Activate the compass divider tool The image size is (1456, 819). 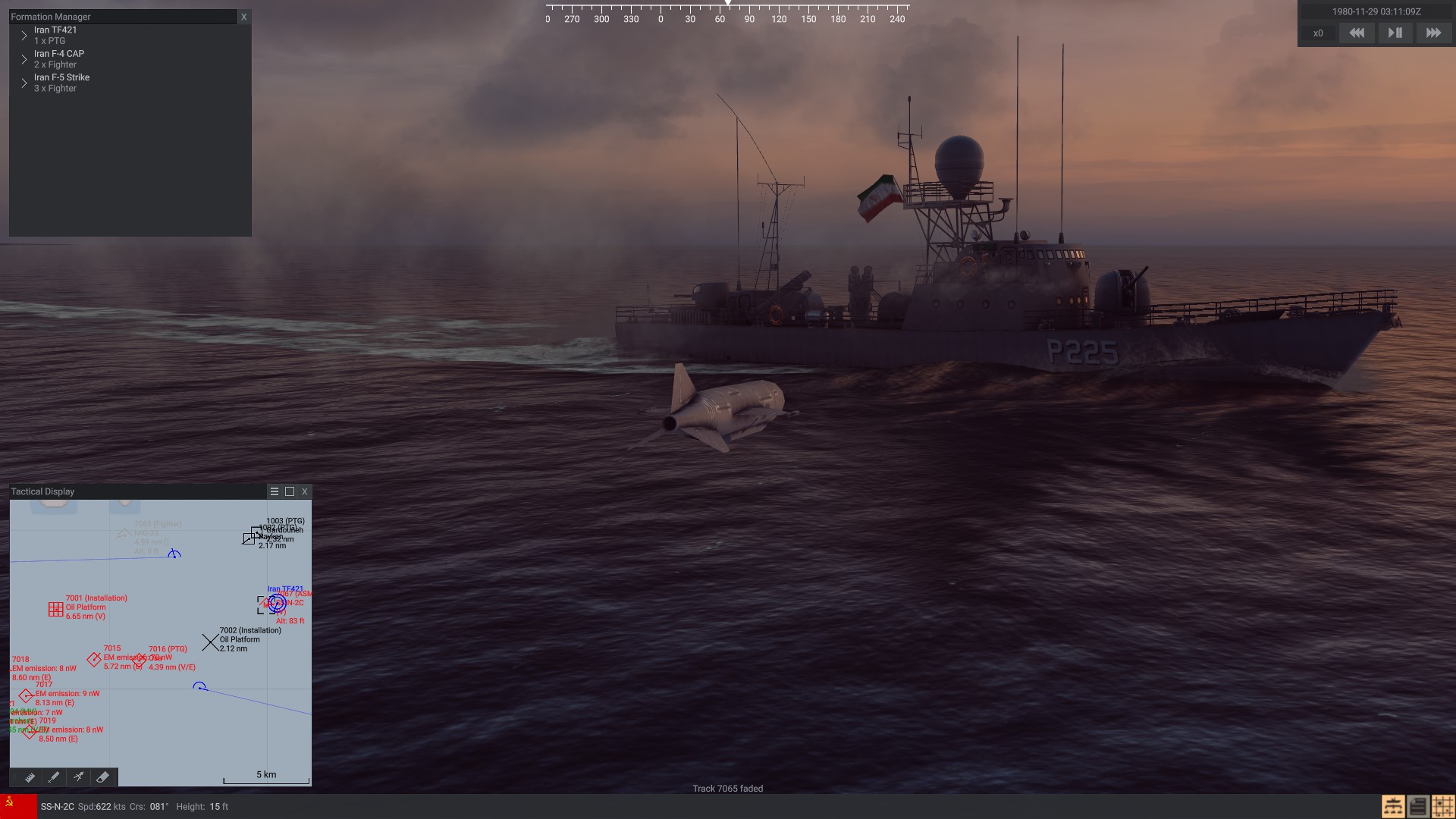click(78, 777)
